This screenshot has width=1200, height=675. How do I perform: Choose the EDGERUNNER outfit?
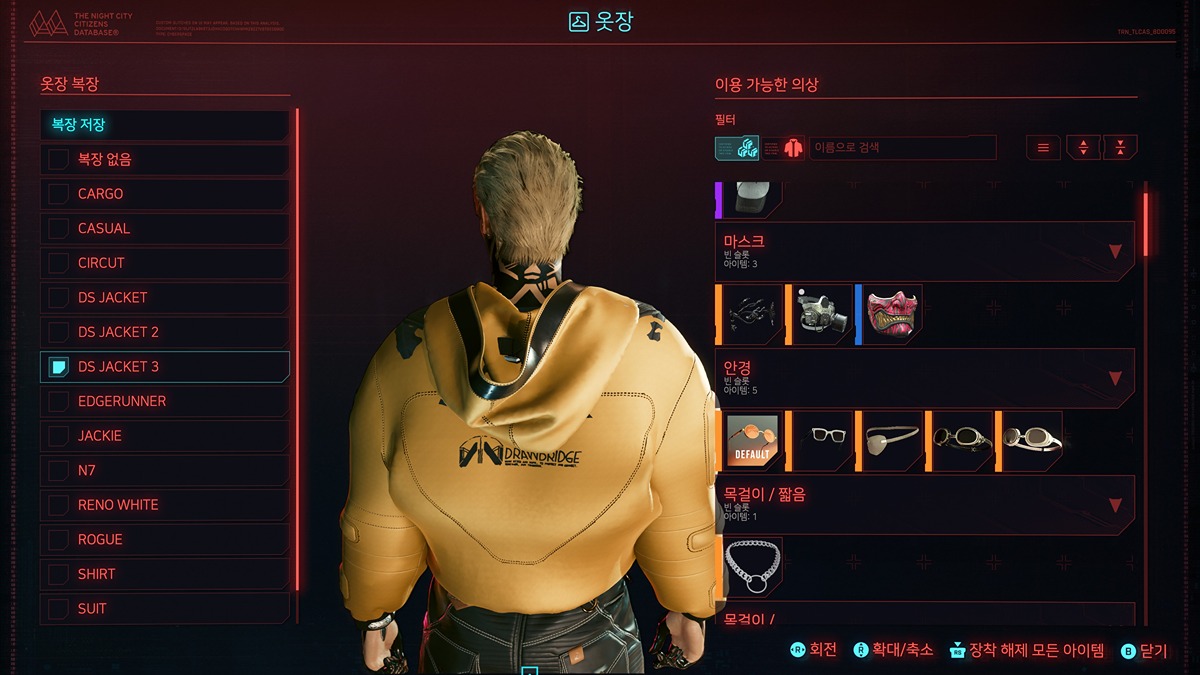(165, 401)
